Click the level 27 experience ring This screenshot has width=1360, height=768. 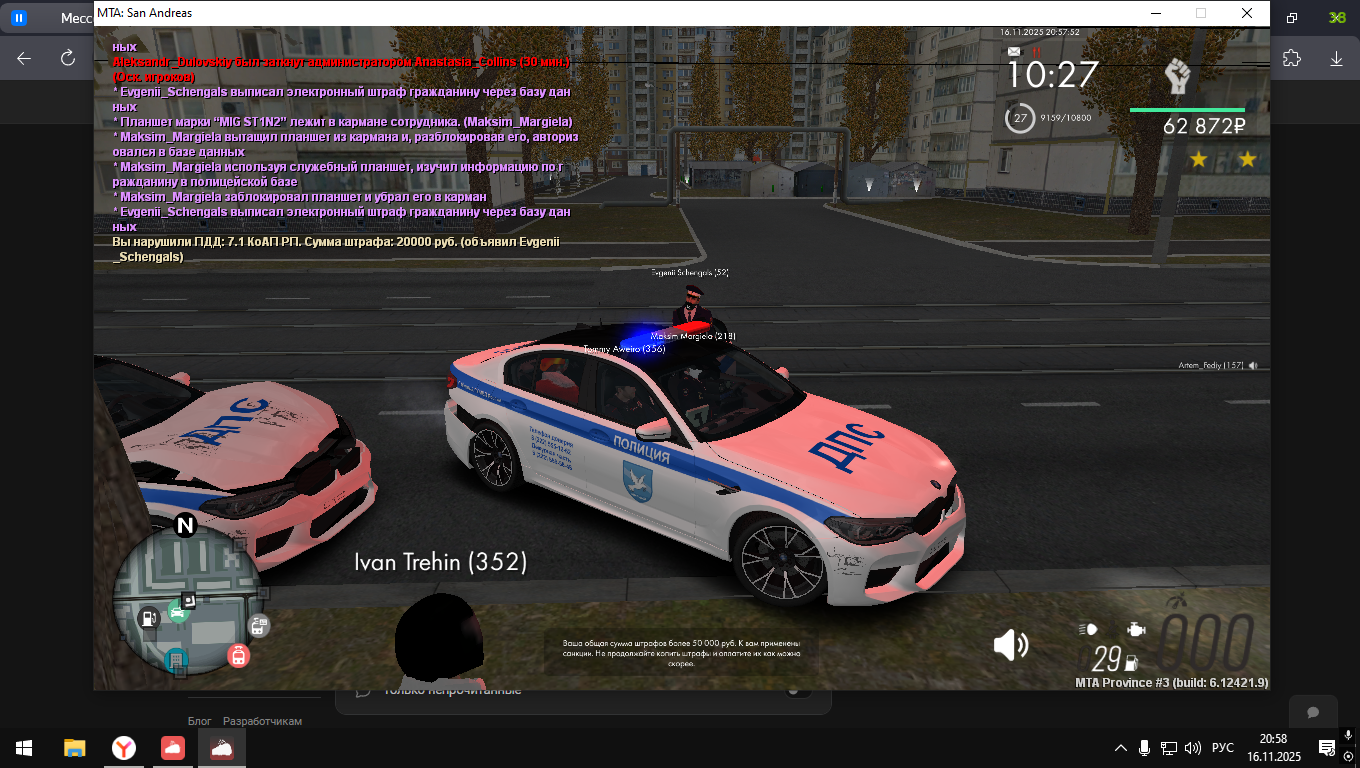pos(1019,118)
